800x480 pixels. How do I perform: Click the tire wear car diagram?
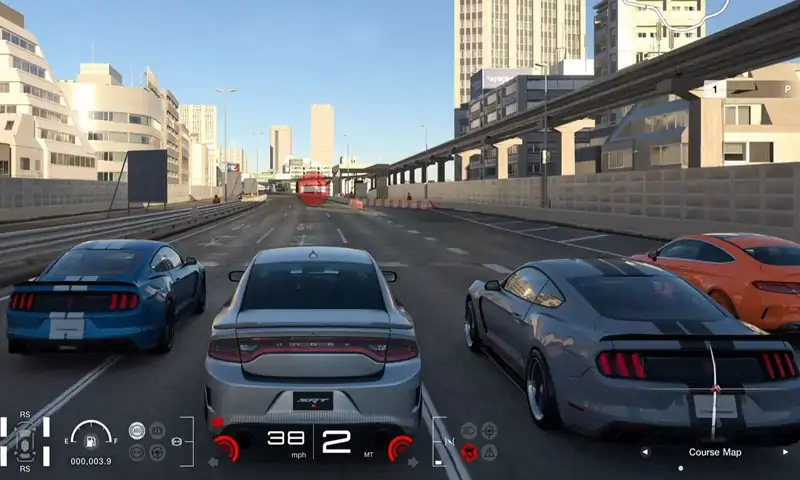[x=24, y=441]
